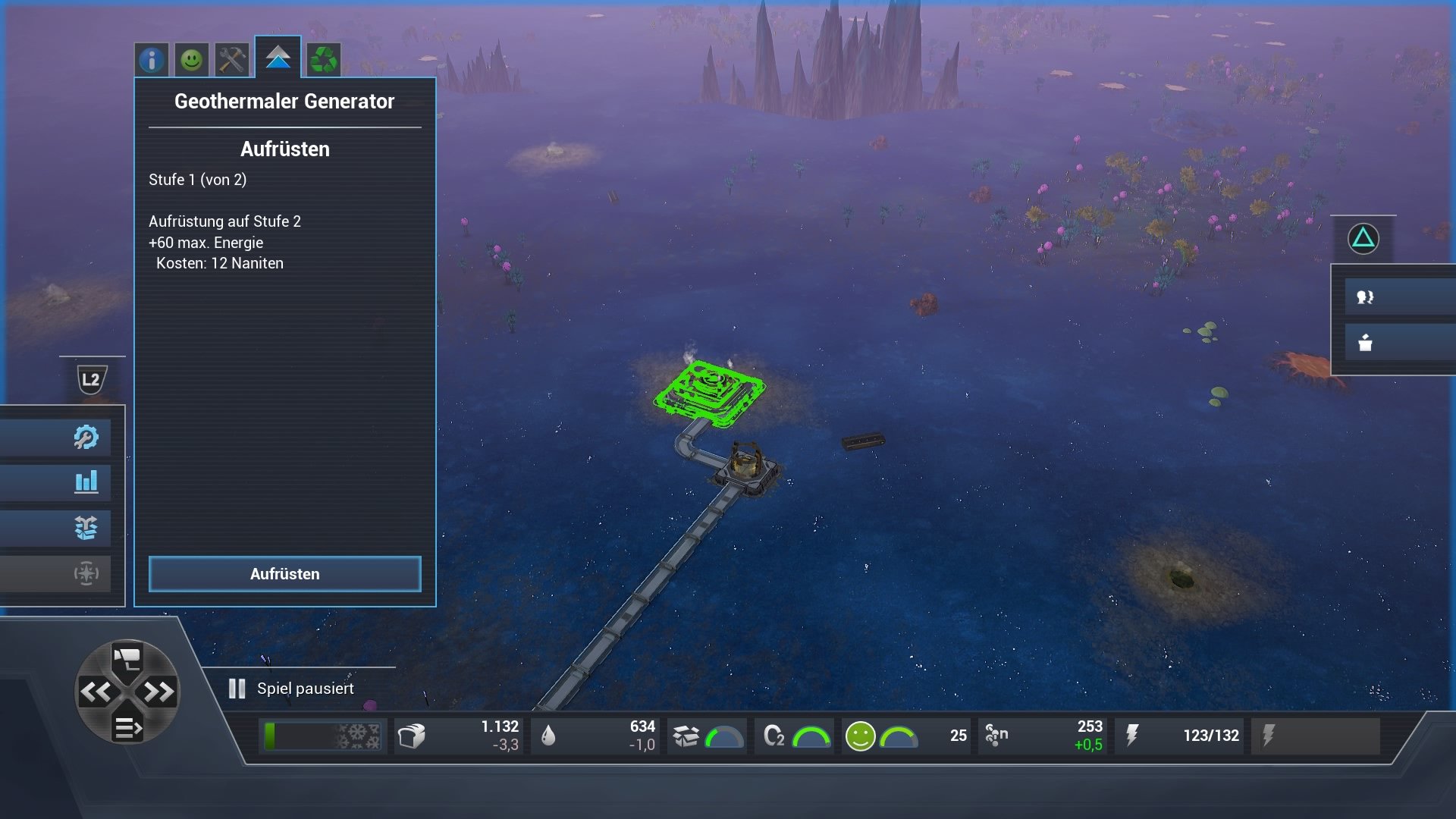Open the statistics bar chart panel
The width and height of the screenshot is (1456, 819).
87,482
